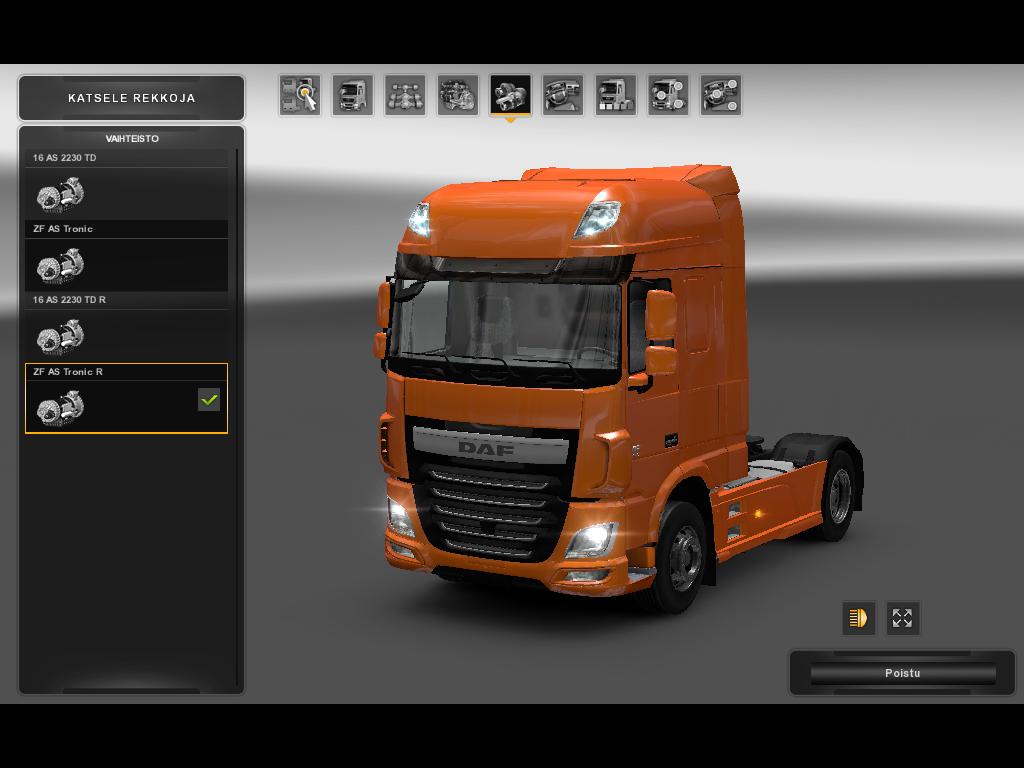
Task: Activate the fullscreen view arrows button
Action: point(902,618)
